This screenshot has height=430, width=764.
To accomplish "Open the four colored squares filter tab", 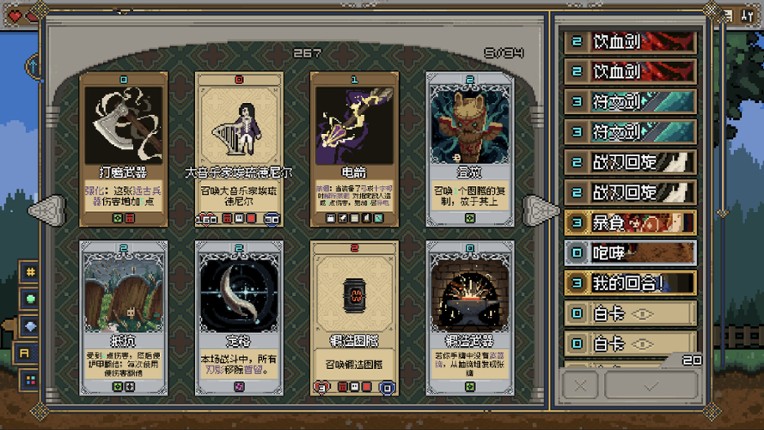I will click(x=31, y=380).
